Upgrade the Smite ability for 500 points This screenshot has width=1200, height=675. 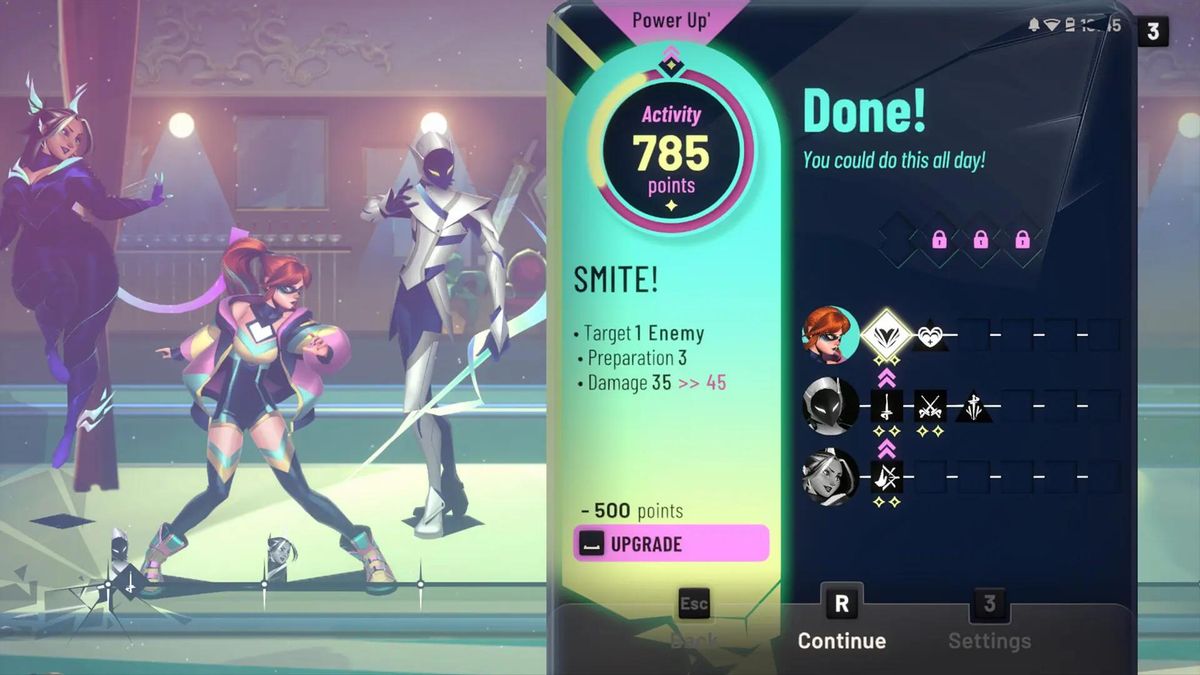tap(671, 544)
